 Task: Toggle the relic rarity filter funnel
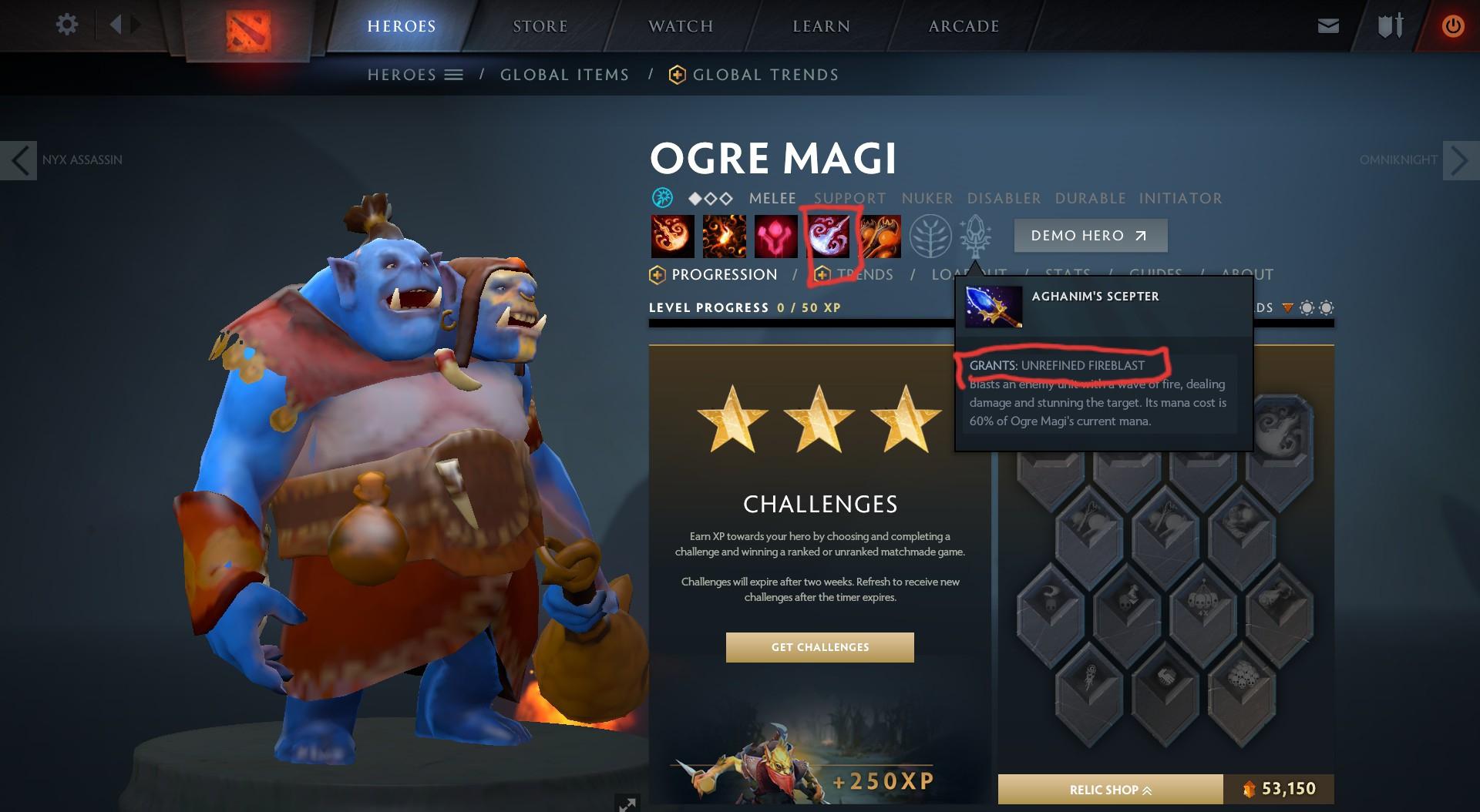(x=1287, y=308)
